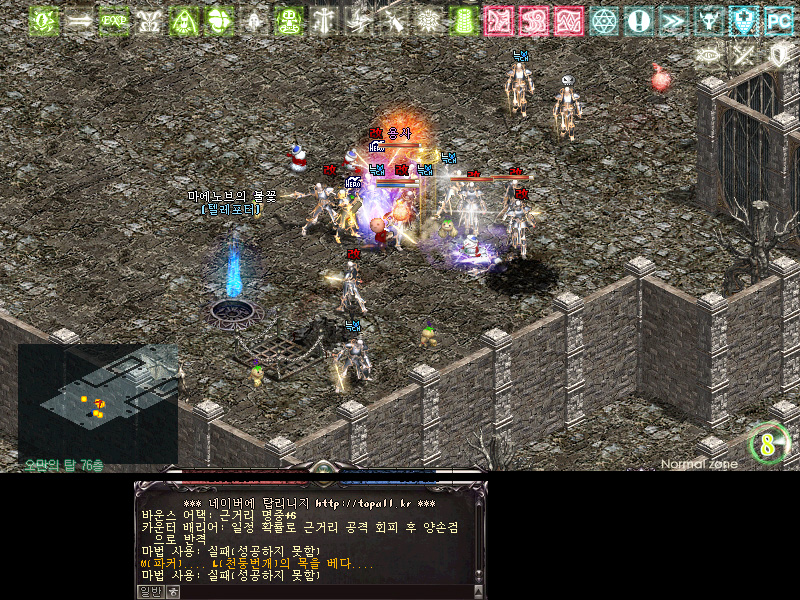800x600 pixels.
Task: Select the teal double-chevron icon
Action: (674, 20)
